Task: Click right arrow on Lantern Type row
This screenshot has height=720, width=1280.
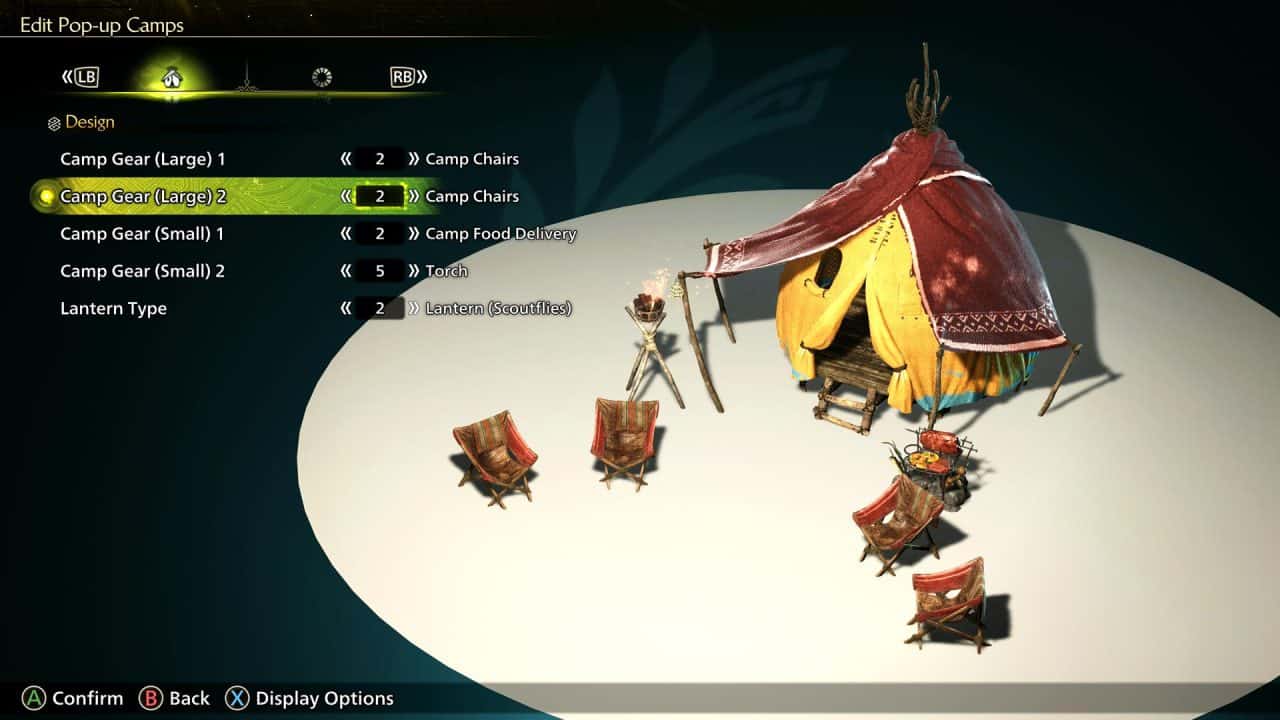Action: 412,308
